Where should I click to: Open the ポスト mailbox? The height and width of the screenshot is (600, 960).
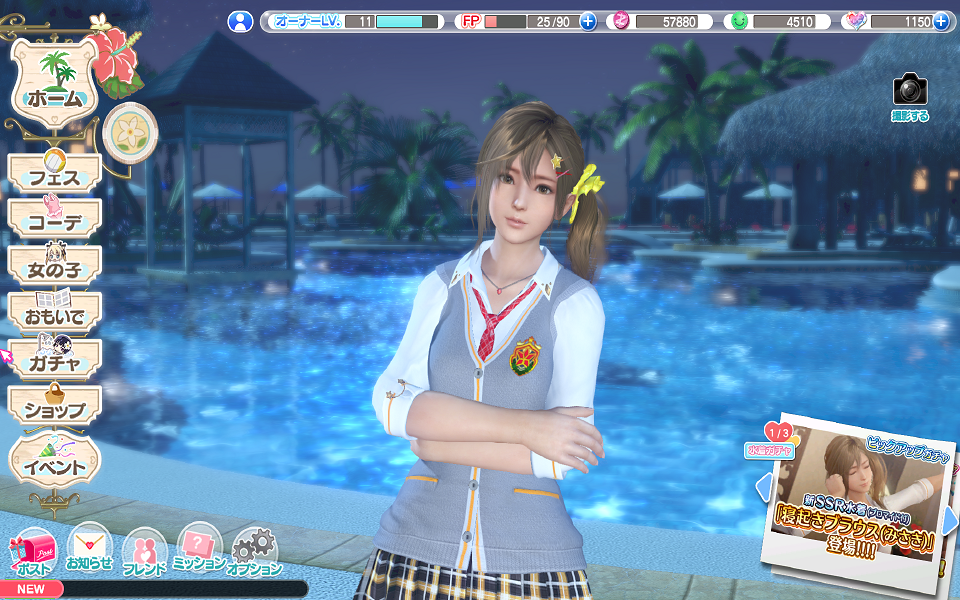click(x=33, y=553)
